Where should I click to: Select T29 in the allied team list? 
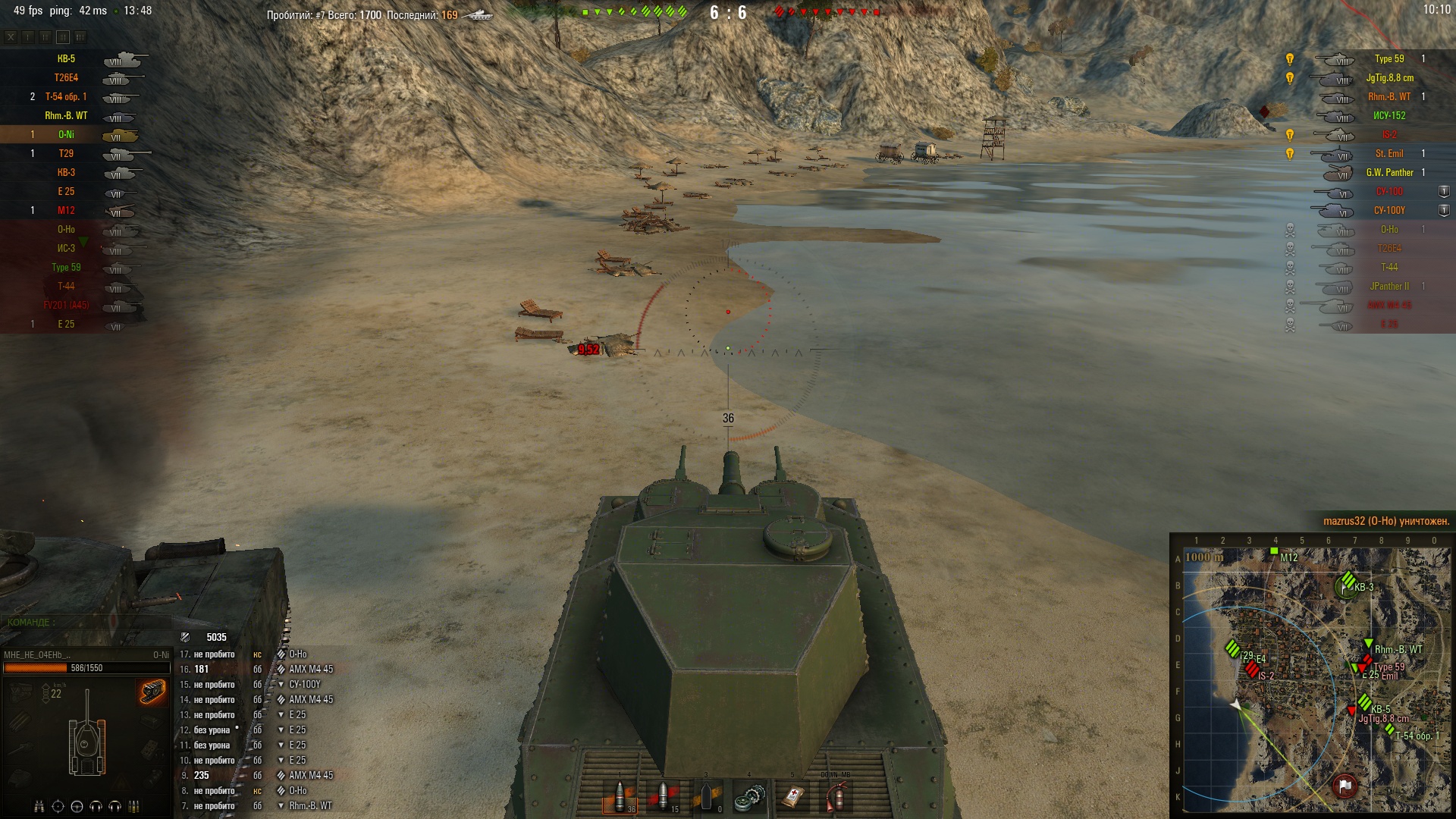coord(66,154)
